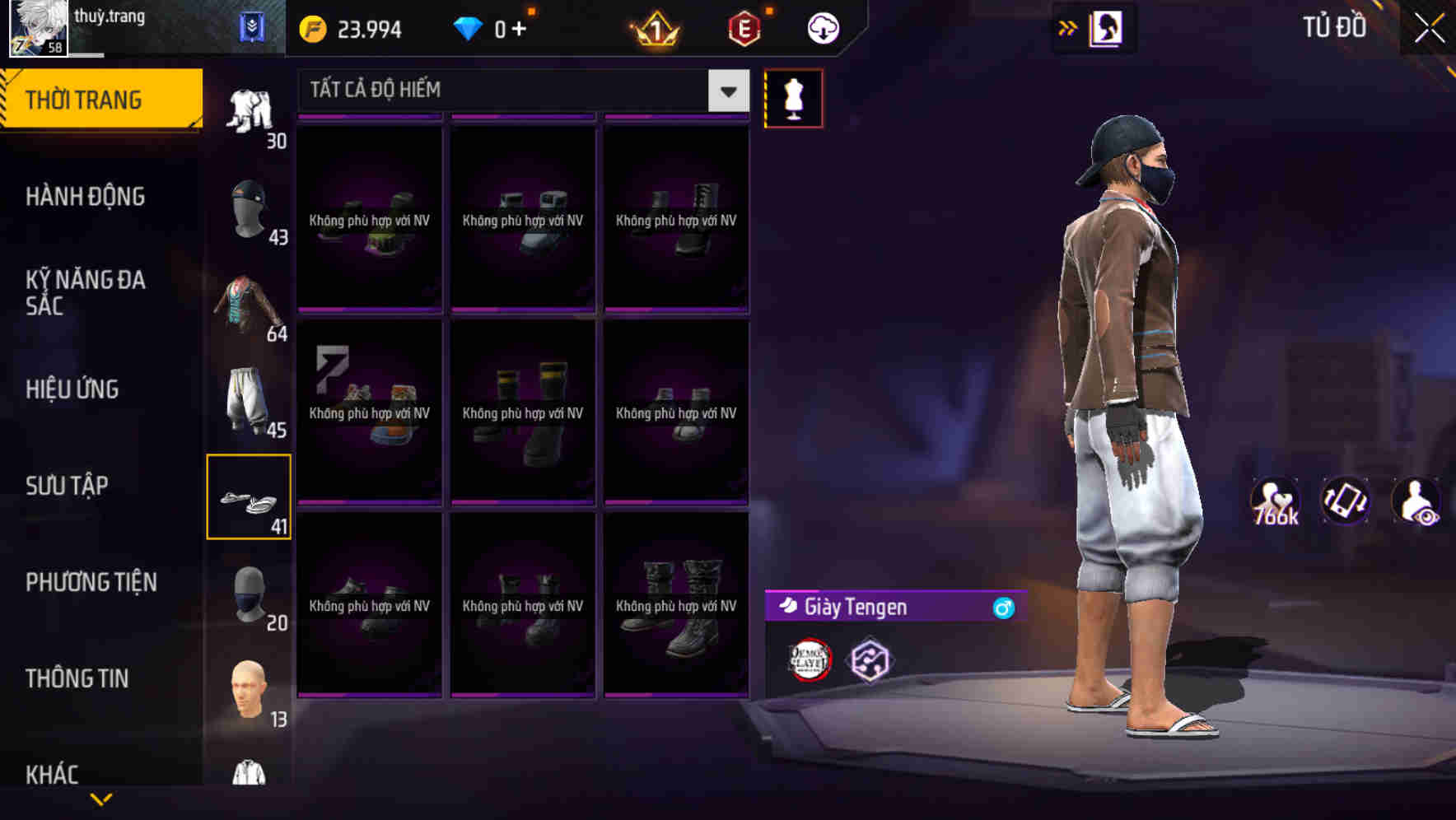Screen dimensions: 1456x820
Task: Collapse the wardrobe panel using the double arrows
Action: click(1068, 26)
